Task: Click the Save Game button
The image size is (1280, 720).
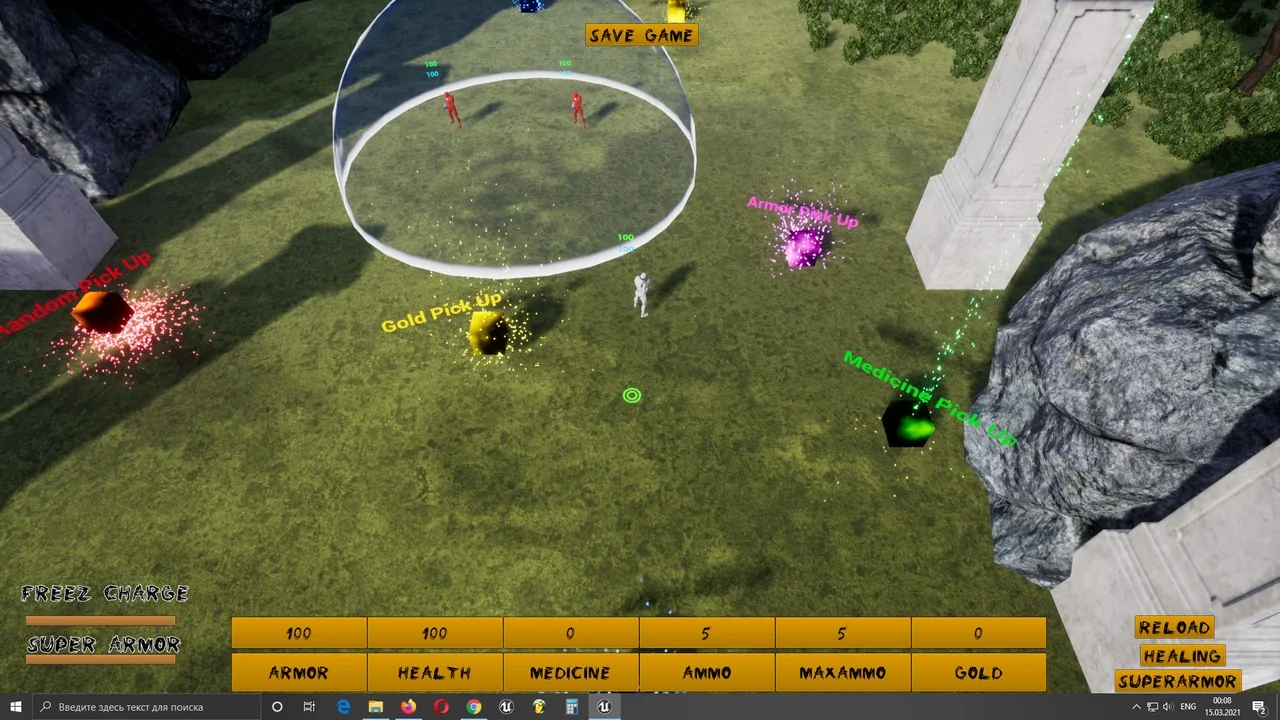Action: coord(641,35)
